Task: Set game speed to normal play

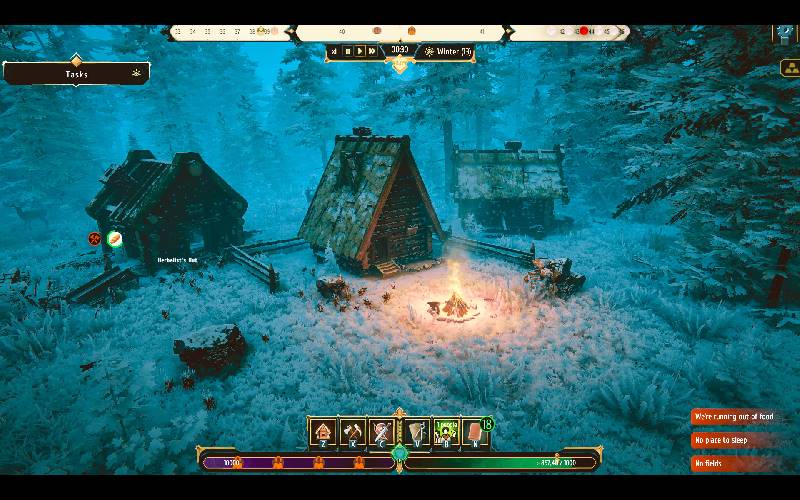Action: pyautogui.click(x=360, y=51)
